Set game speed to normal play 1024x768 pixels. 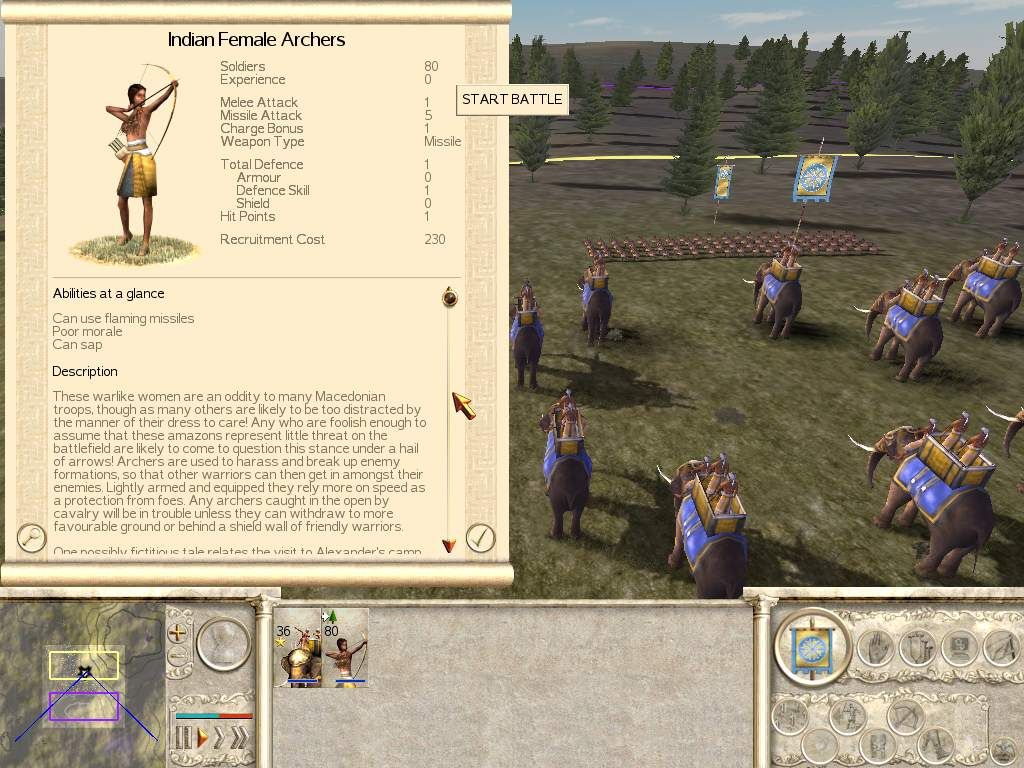click(x=202, y=739)
